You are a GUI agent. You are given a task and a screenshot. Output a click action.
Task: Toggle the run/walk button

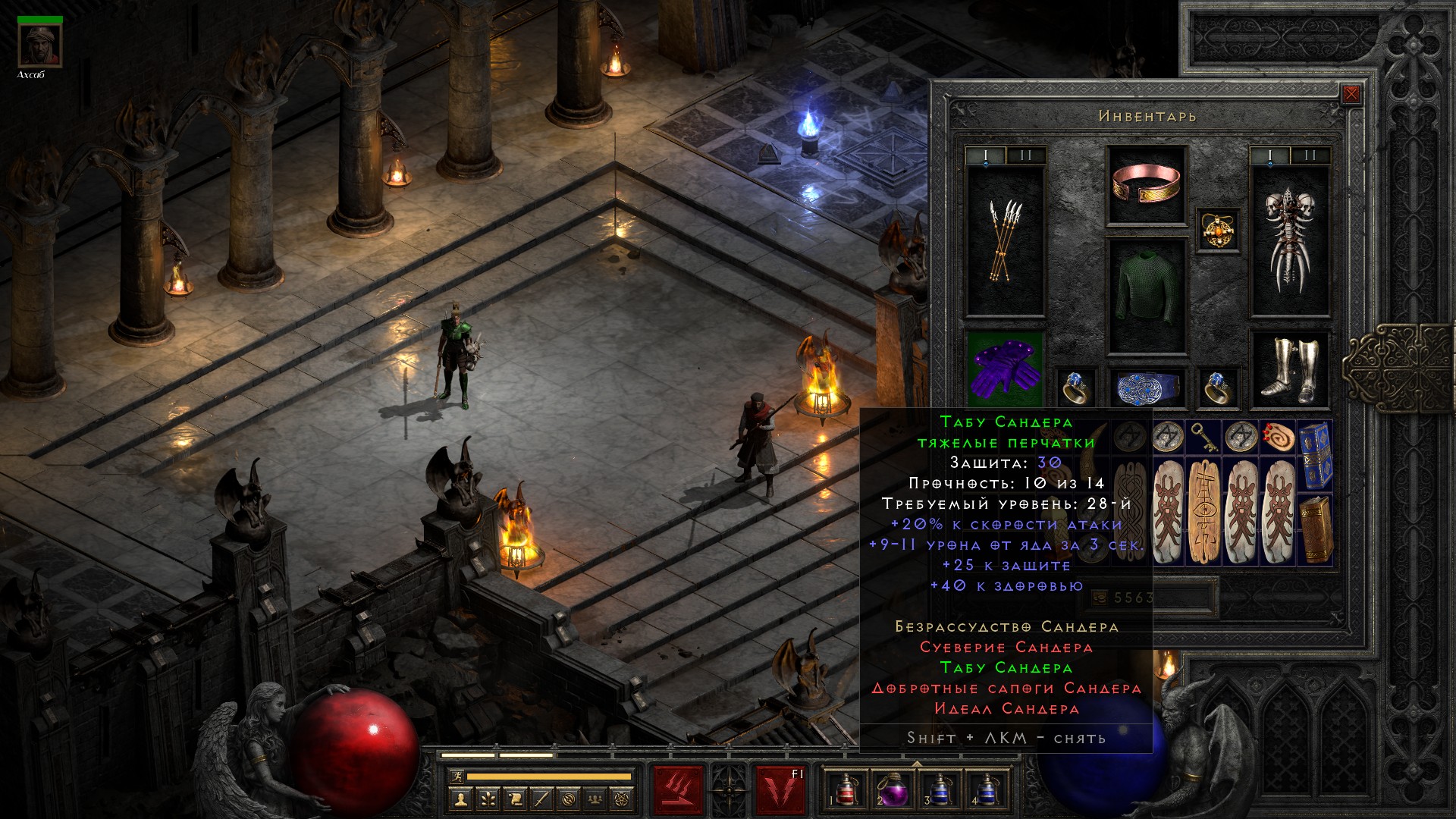(x=455, y=777)
